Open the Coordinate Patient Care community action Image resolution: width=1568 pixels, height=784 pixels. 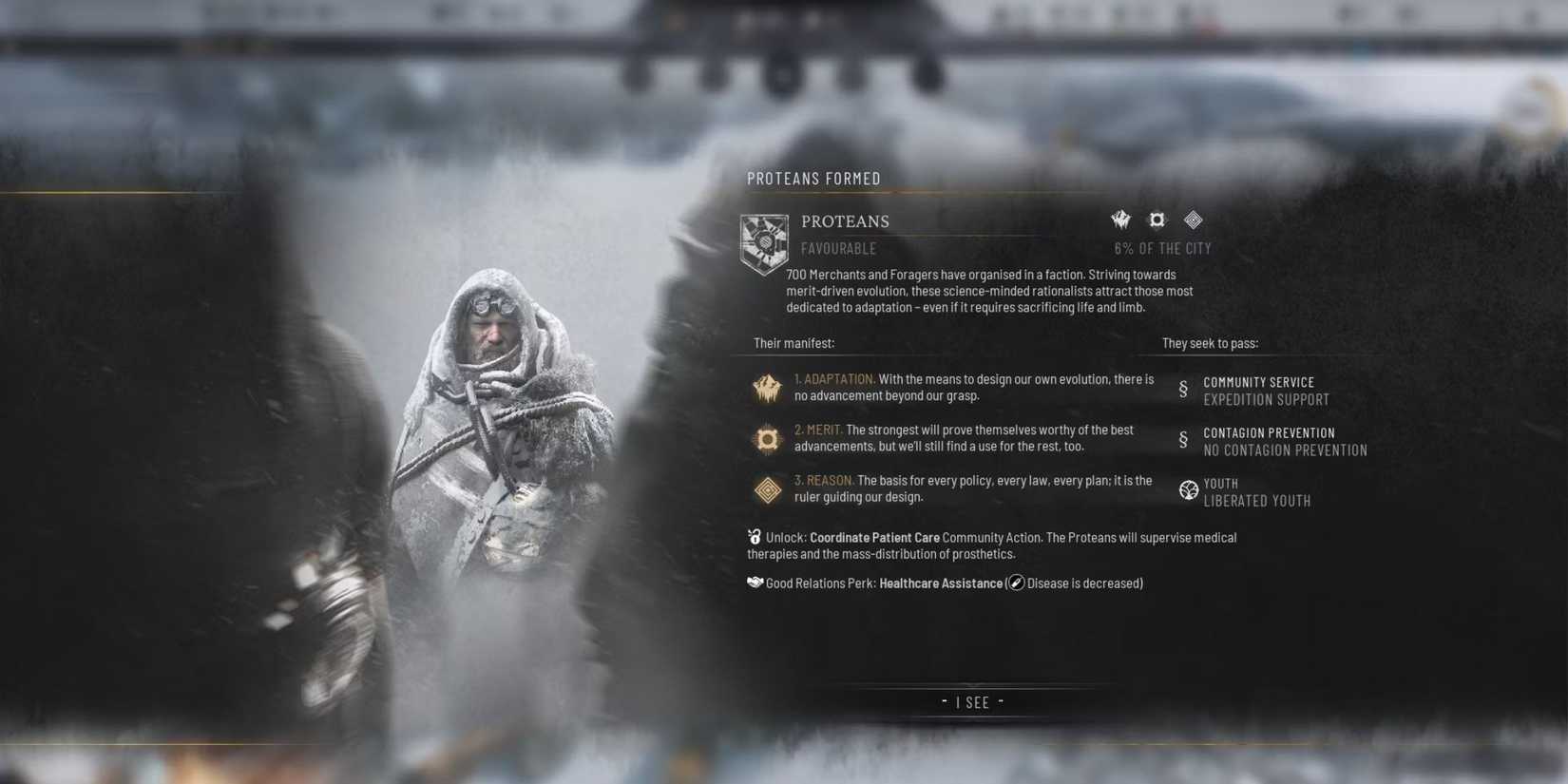pyautogui.click(x=875, y=537)
